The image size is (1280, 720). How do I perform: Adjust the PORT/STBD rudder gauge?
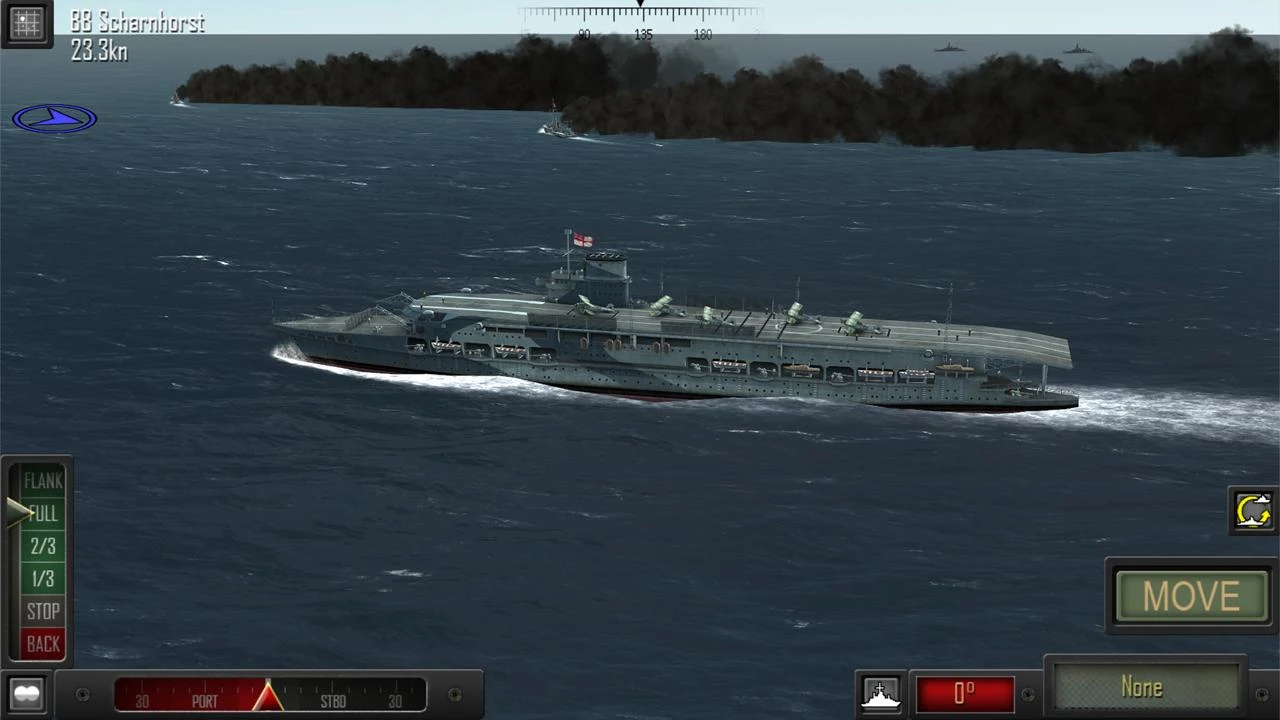(x=269, y=695)
